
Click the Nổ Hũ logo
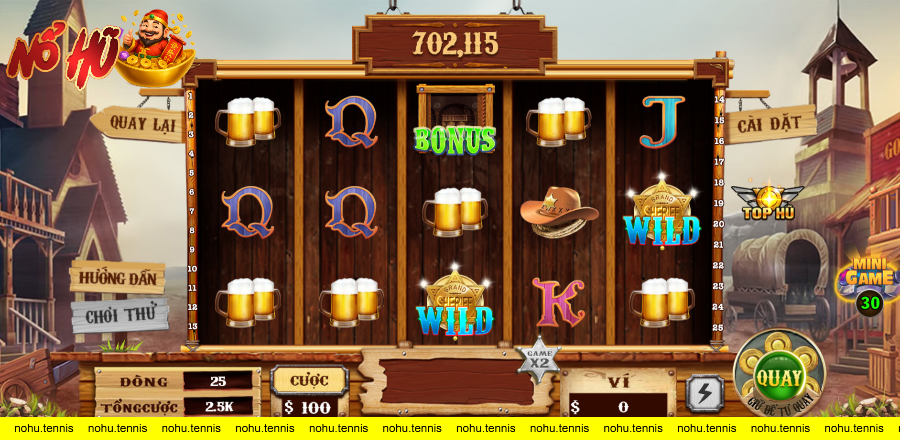tap(95, 48)
